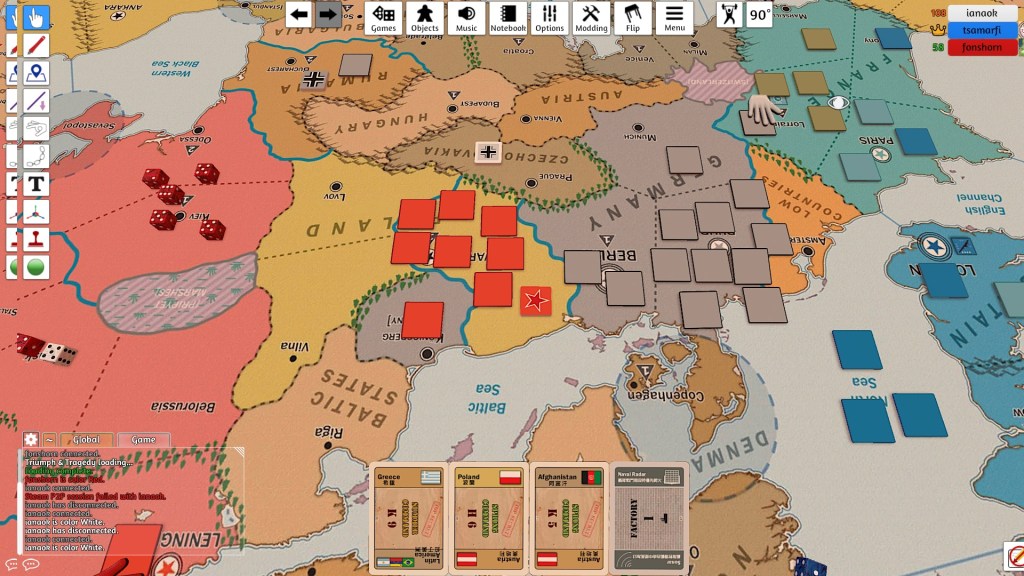Click the redo right arrow

[327, 15]
